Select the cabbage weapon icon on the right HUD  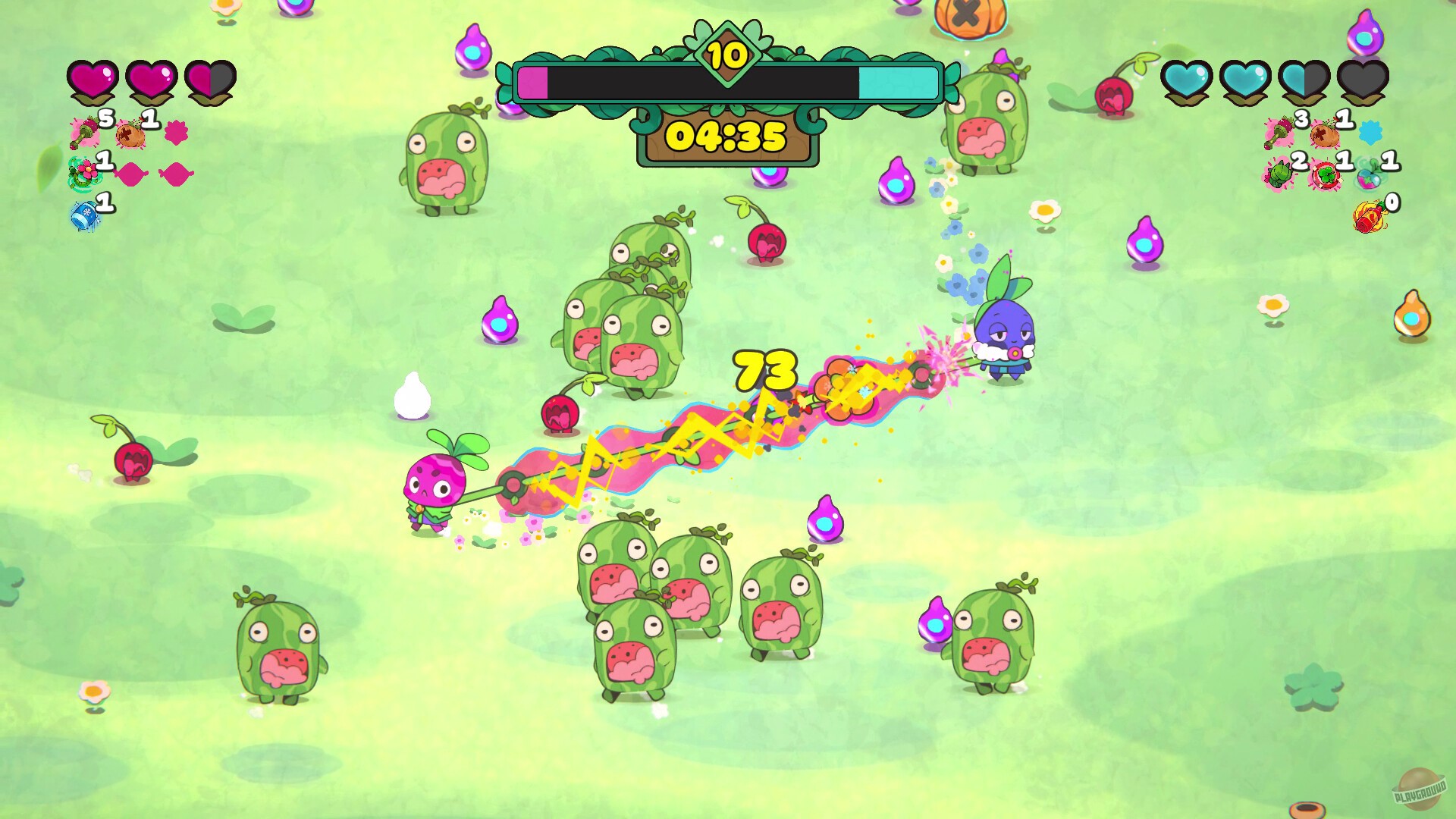point(1278,175)
